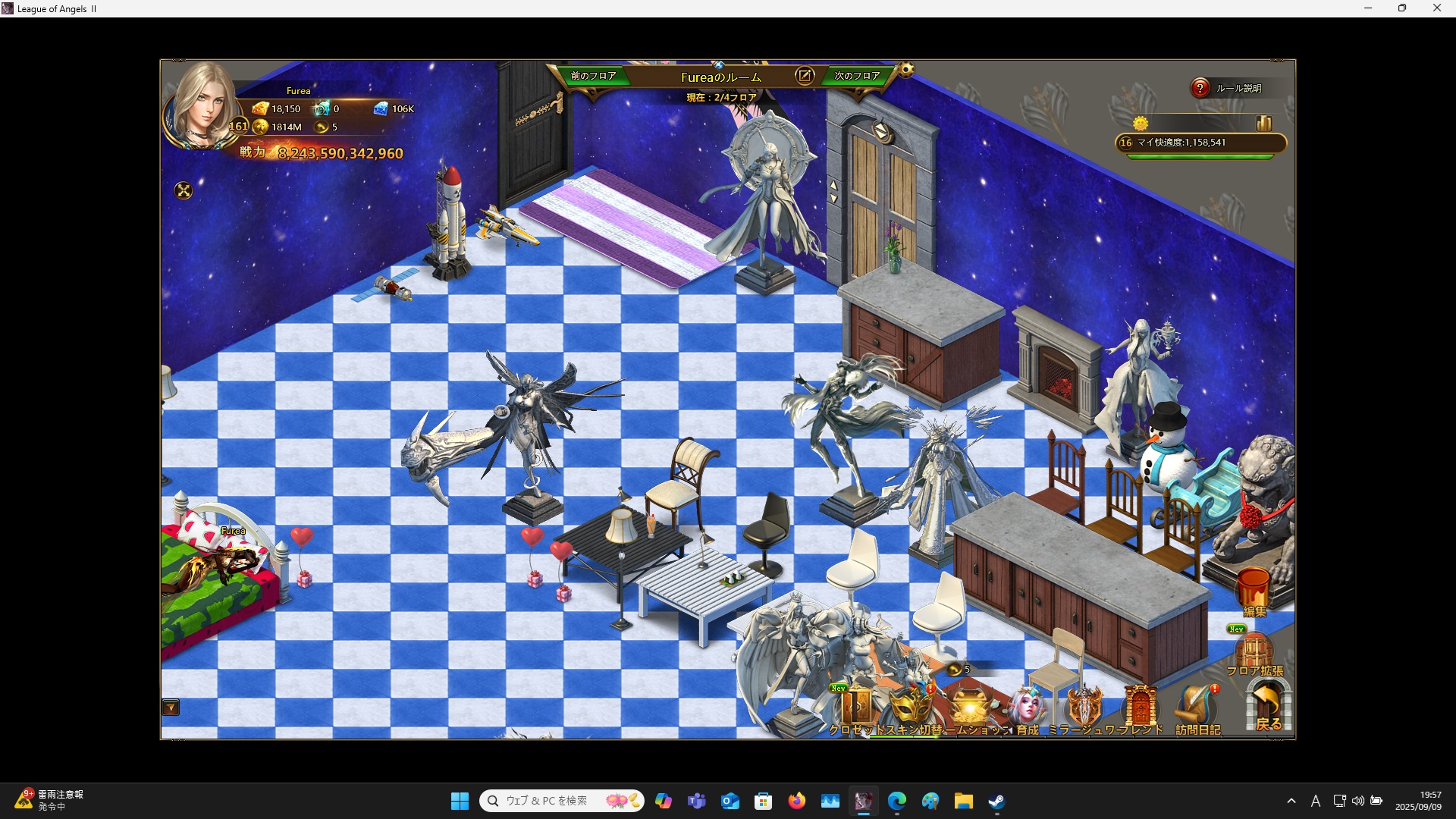
Task: Open Floor Expansion (フロア拡張)
Action: [1254, 654]
